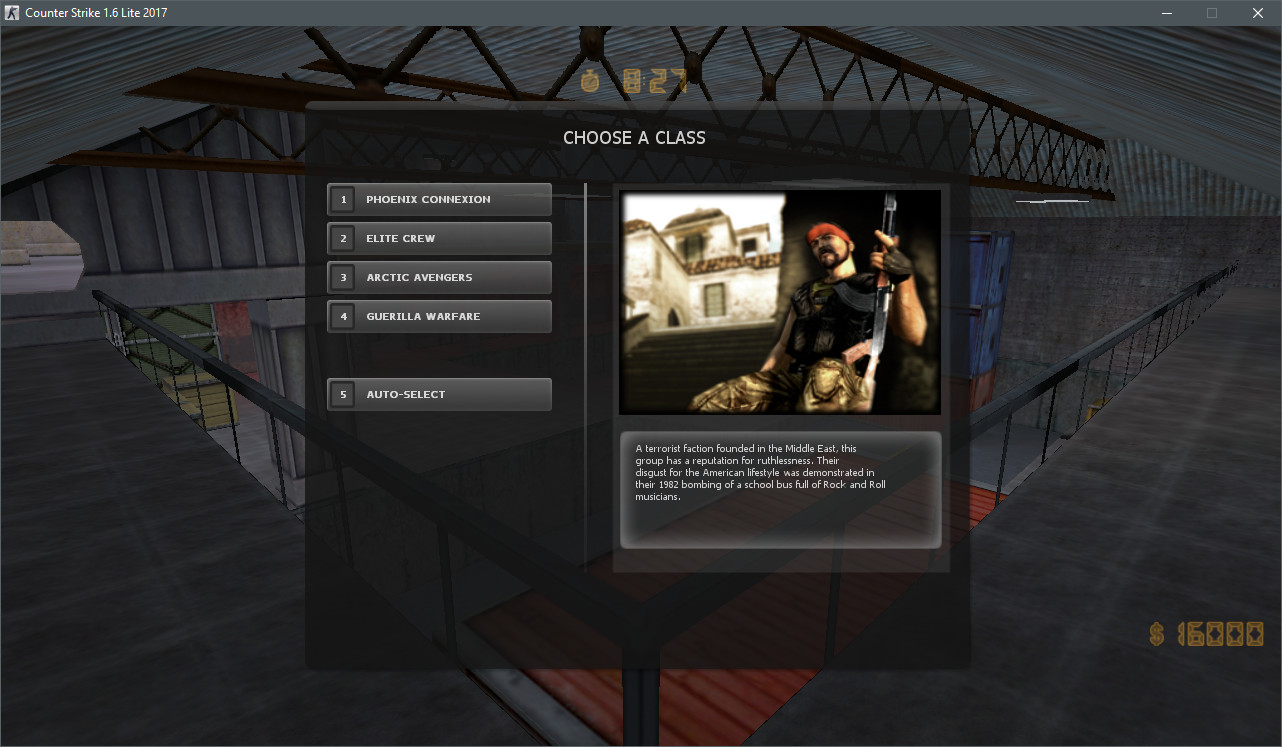
Task: Click the Counter Strike icon in the title bar
Action: [x=12, y=12]
